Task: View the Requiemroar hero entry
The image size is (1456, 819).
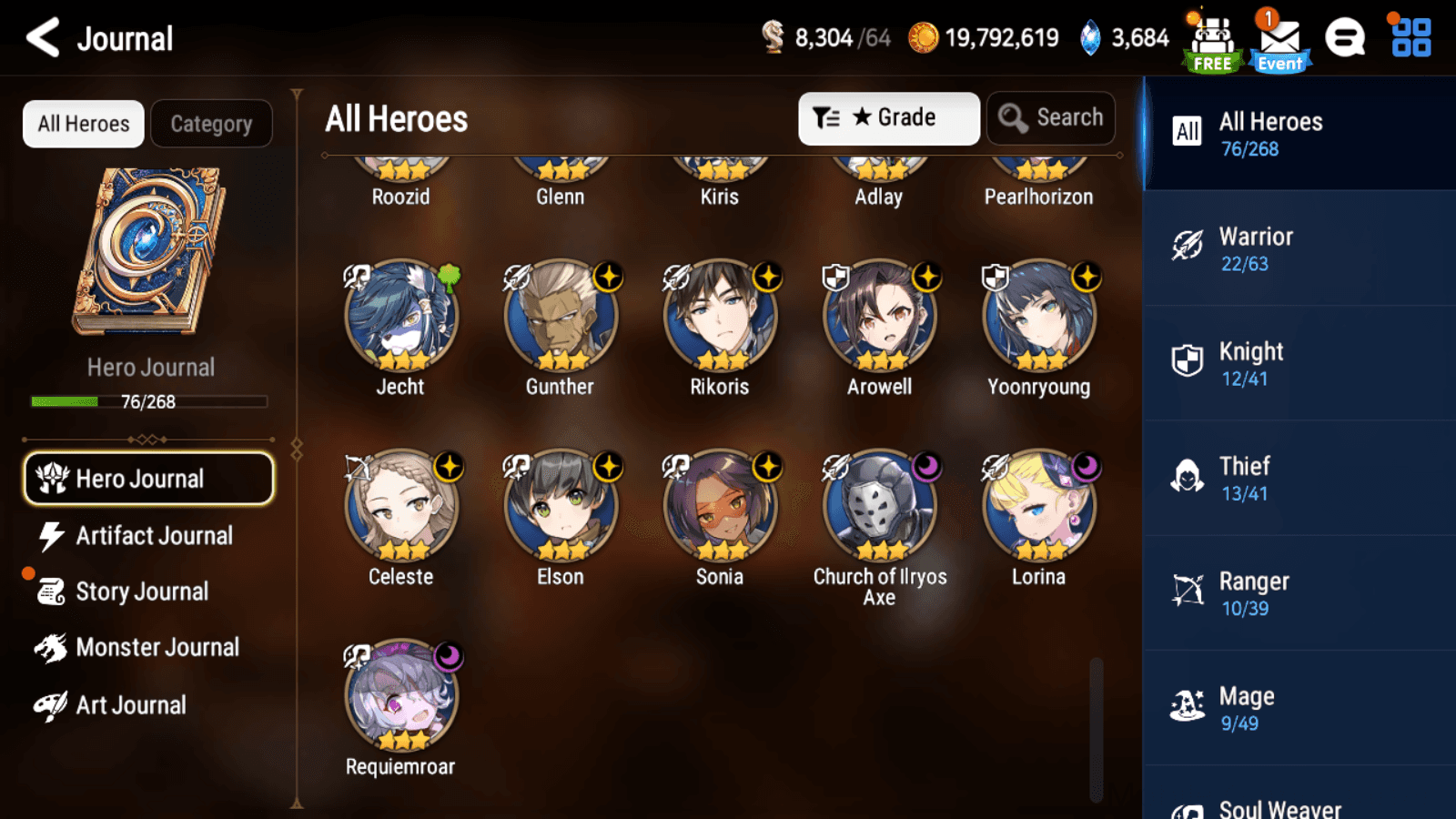Action: [401, 697]
